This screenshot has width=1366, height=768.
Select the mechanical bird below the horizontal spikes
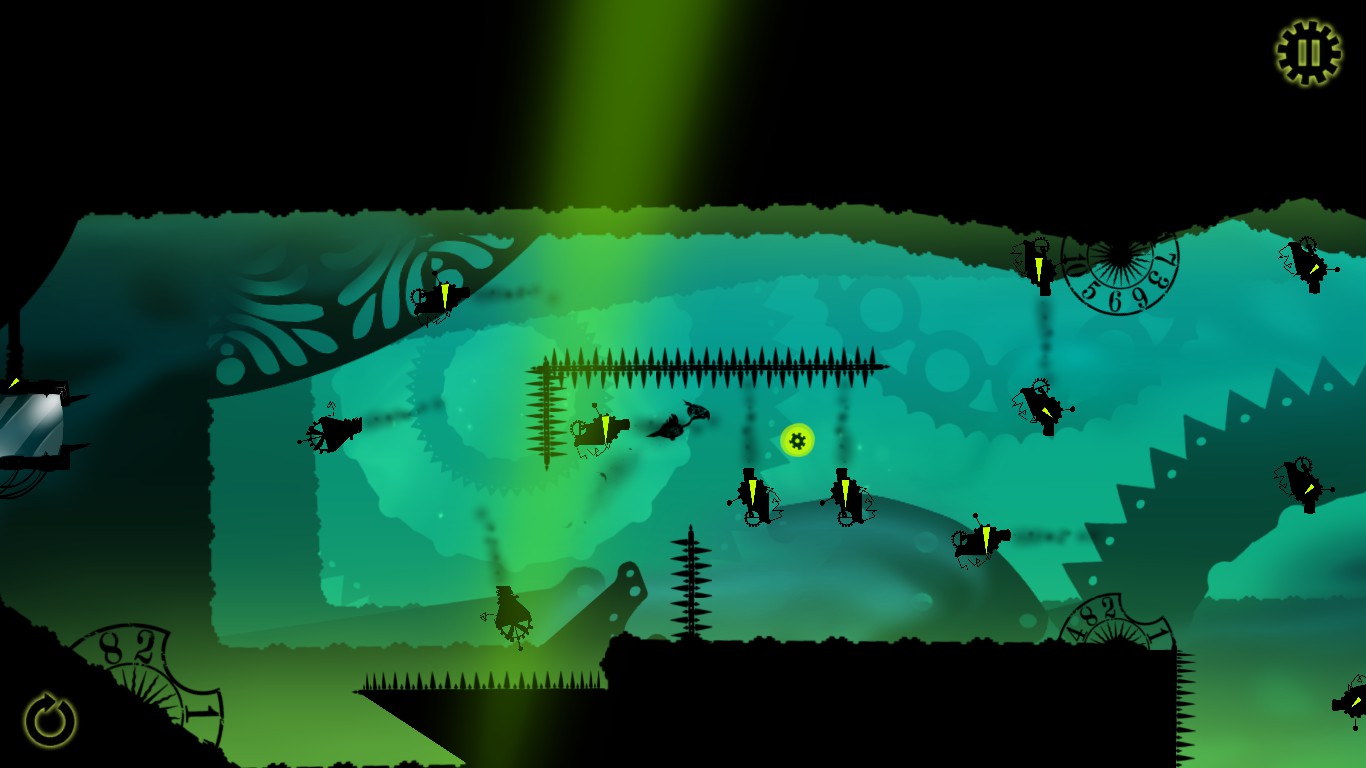[x=598, y=428]
